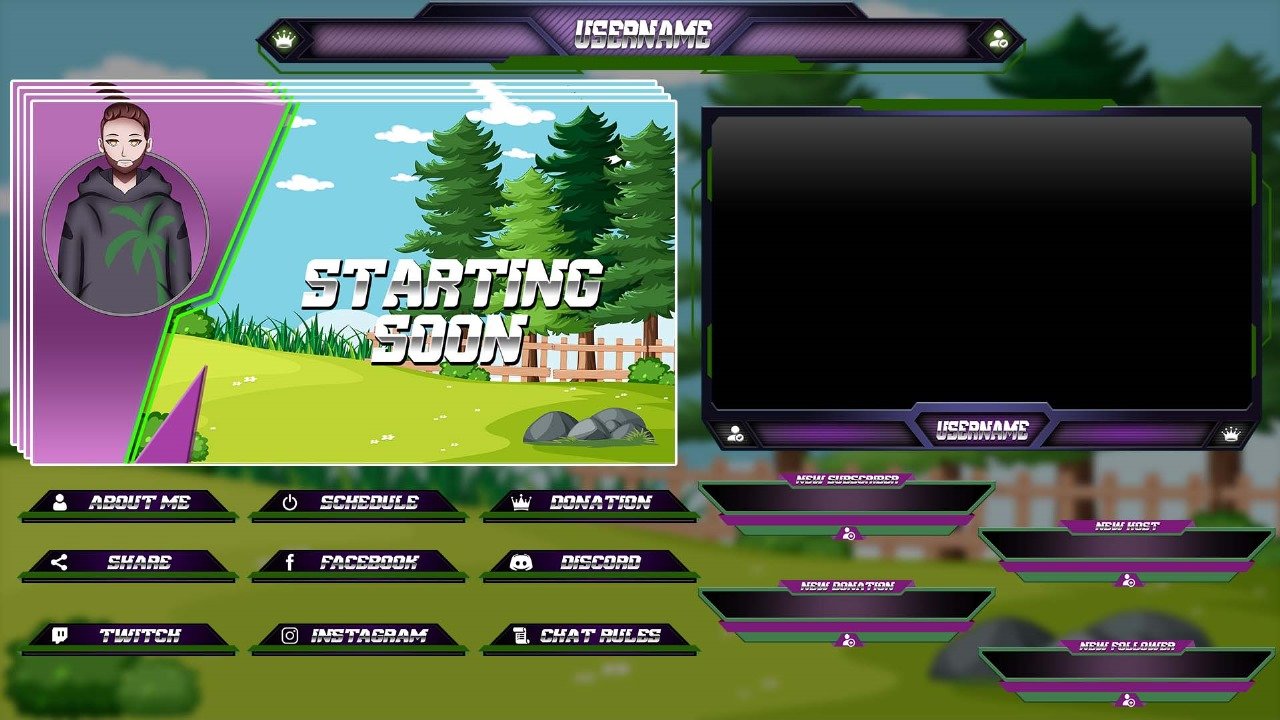The width and height of the screenshot is (1280, 720).
Task: Visit the Facebook panel button
Action: coord(358,562)
